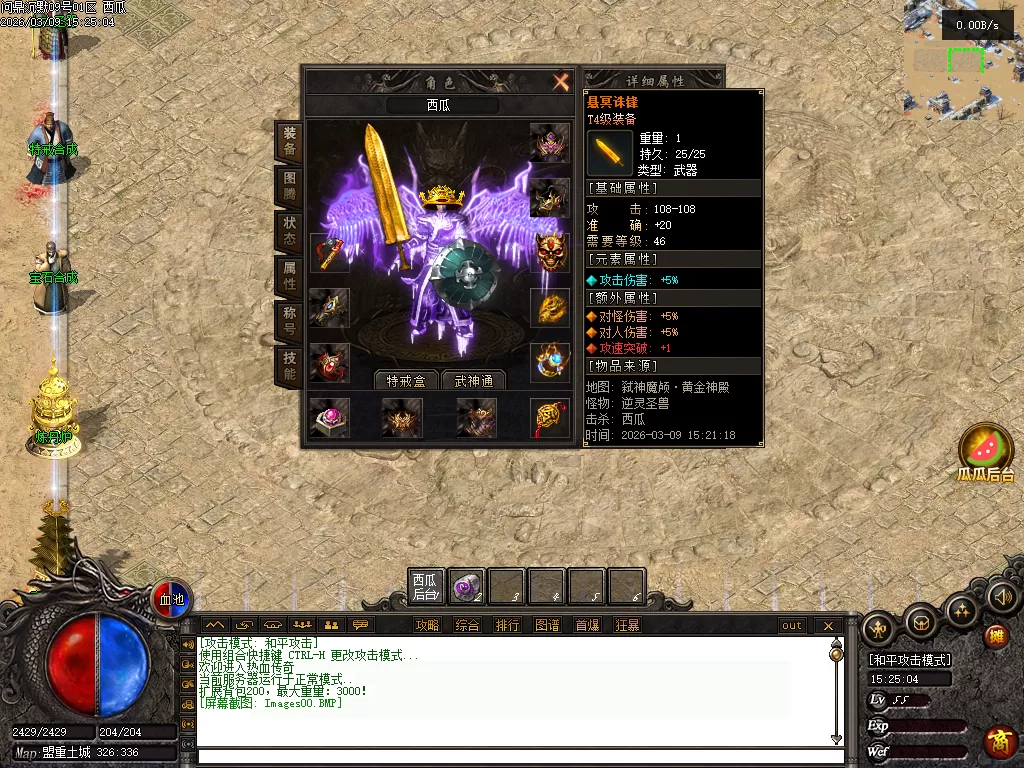Open the 商 shop button
Image resolution: width=1024 pixels, height=768 pixels.
(999, 741)
